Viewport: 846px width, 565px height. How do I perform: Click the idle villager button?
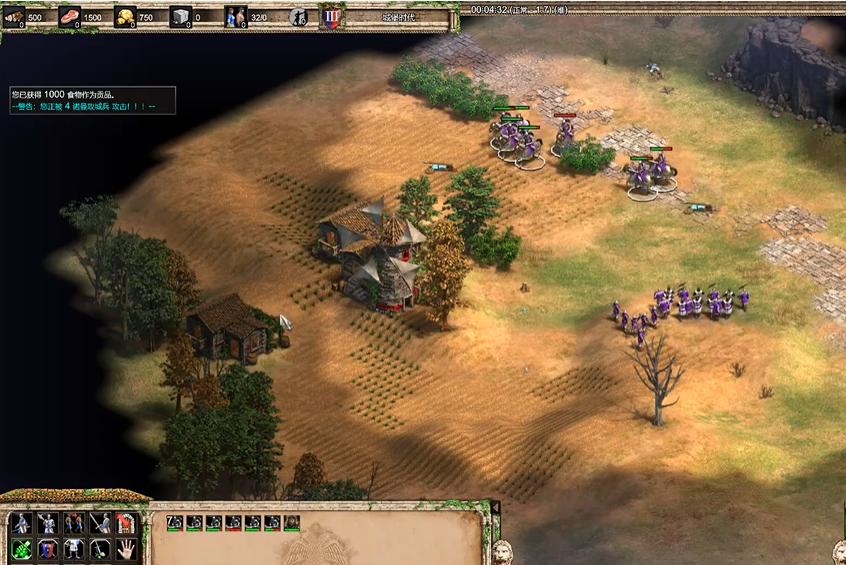298,16
